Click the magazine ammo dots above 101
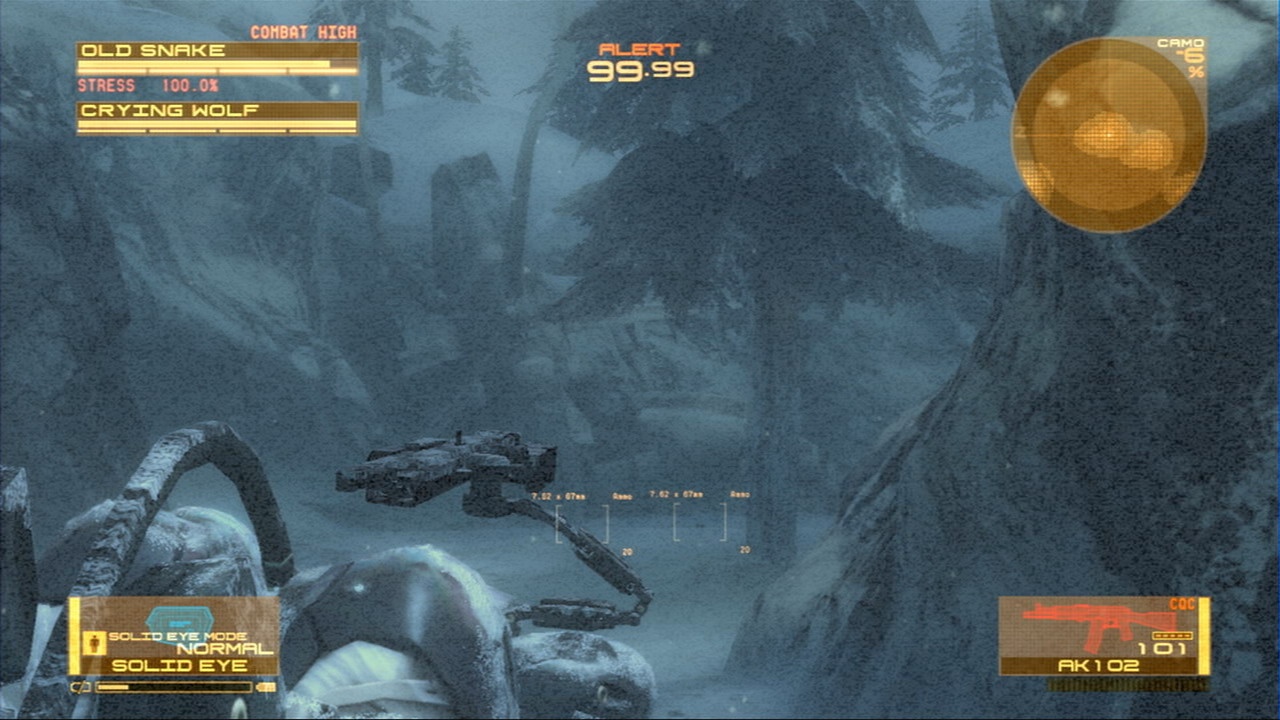Image resolution: width=1280 pixels, height=720 pixels. point(1171,636)
